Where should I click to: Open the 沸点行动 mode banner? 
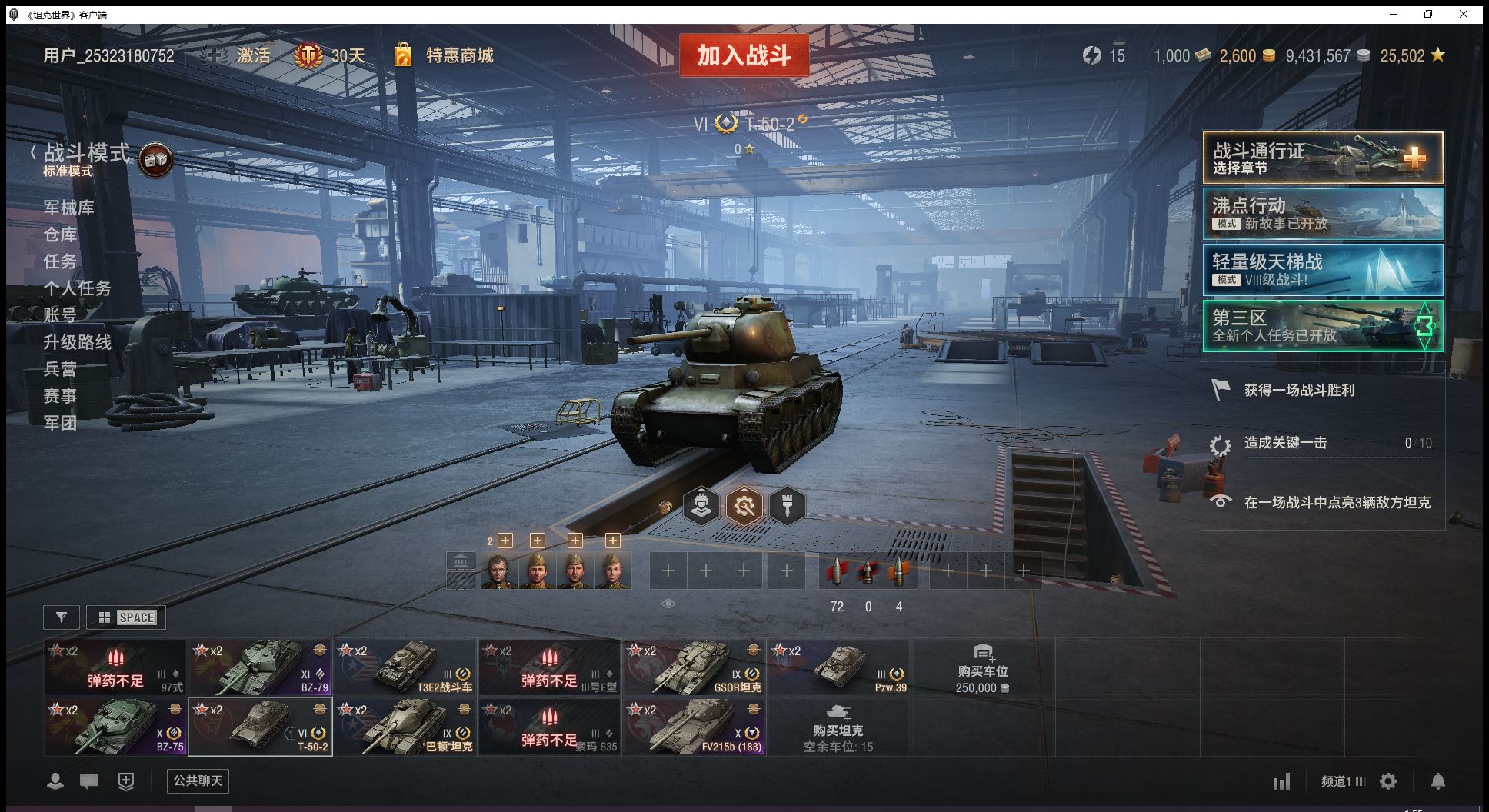point(1322,214)
